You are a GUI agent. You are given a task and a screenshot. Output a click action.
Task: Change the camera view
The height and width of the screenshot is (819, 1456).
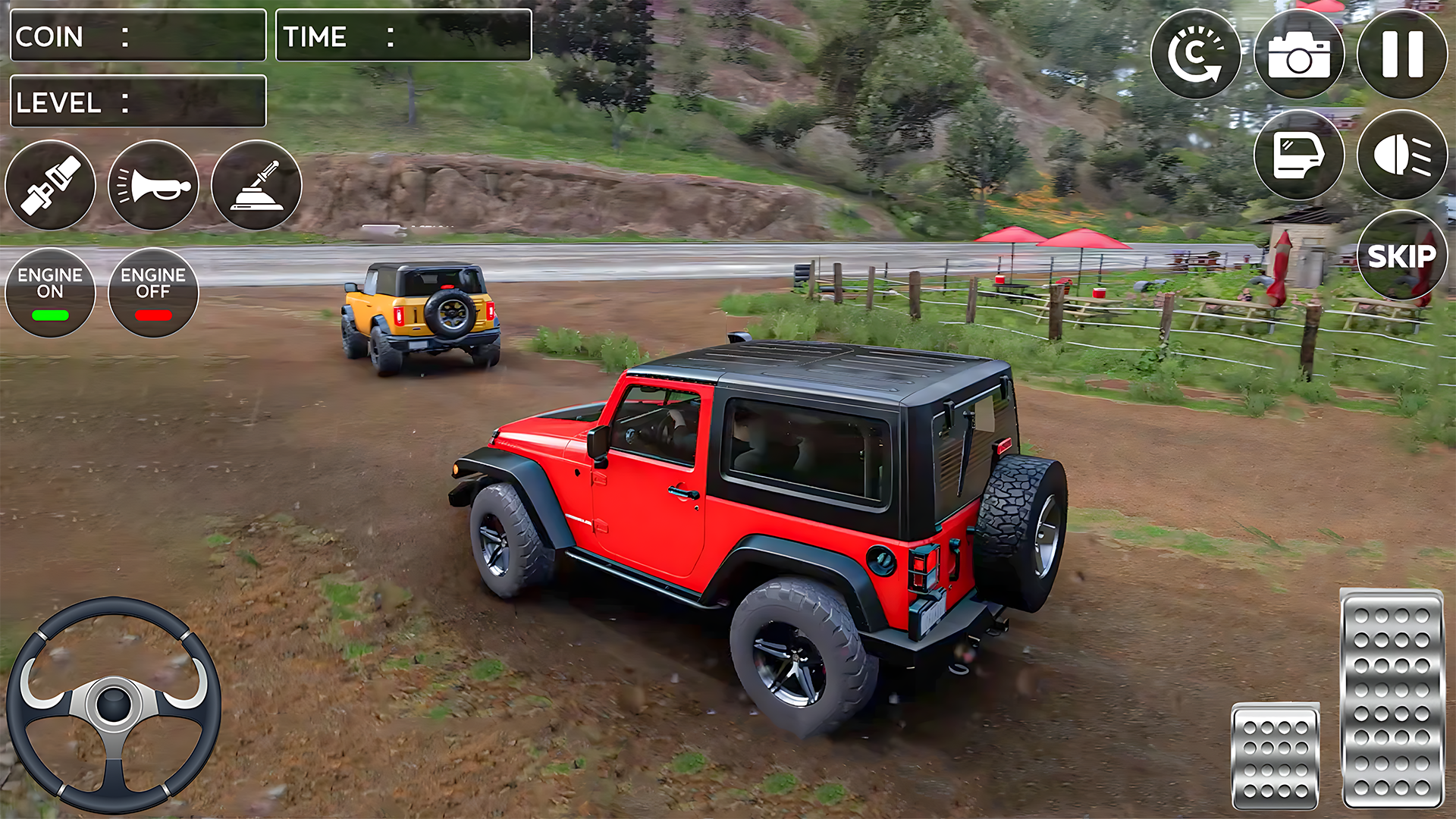[1299, 54]
